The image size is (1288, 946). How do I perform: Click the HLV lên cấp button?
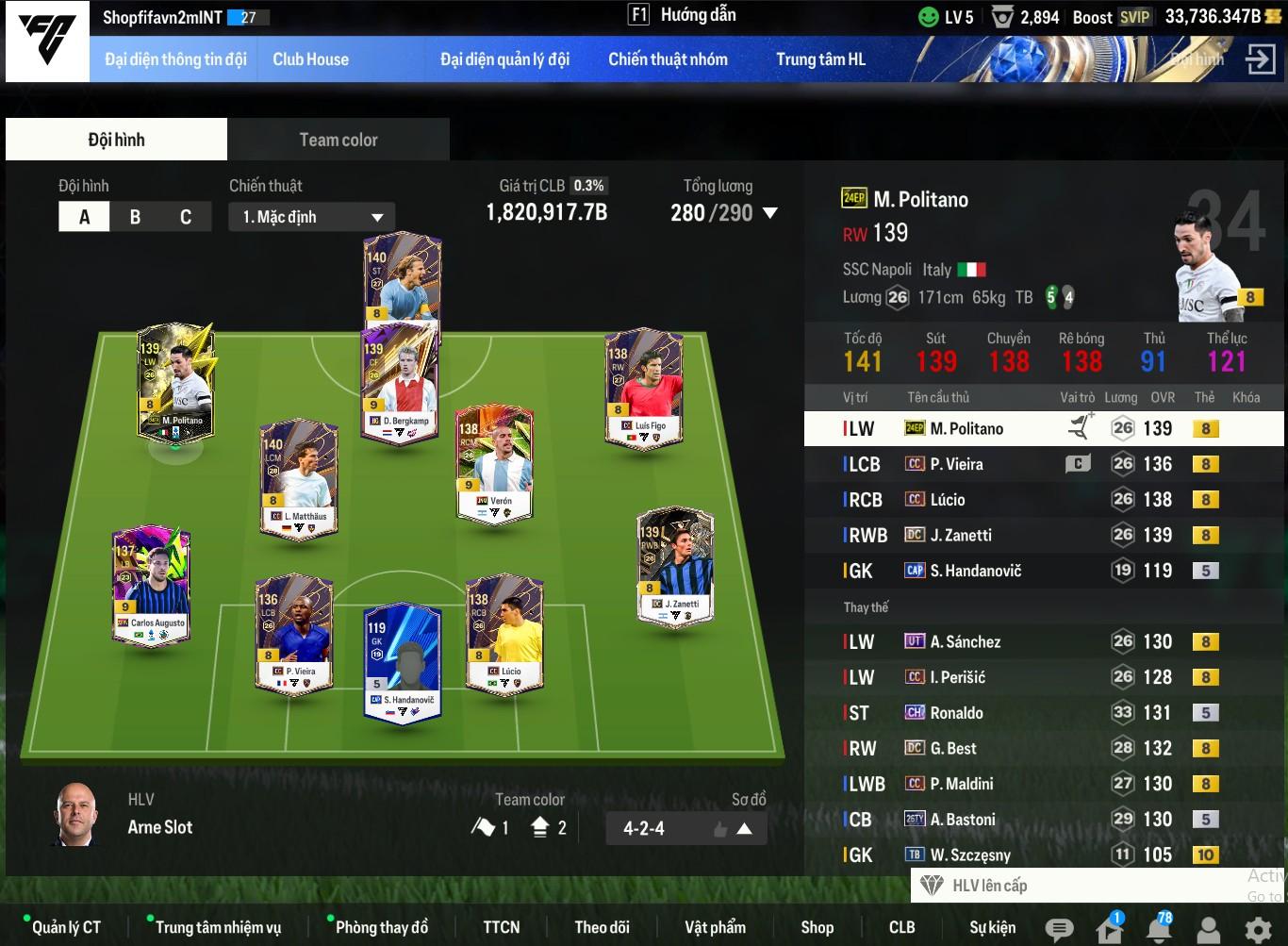[x=988, y=886]
